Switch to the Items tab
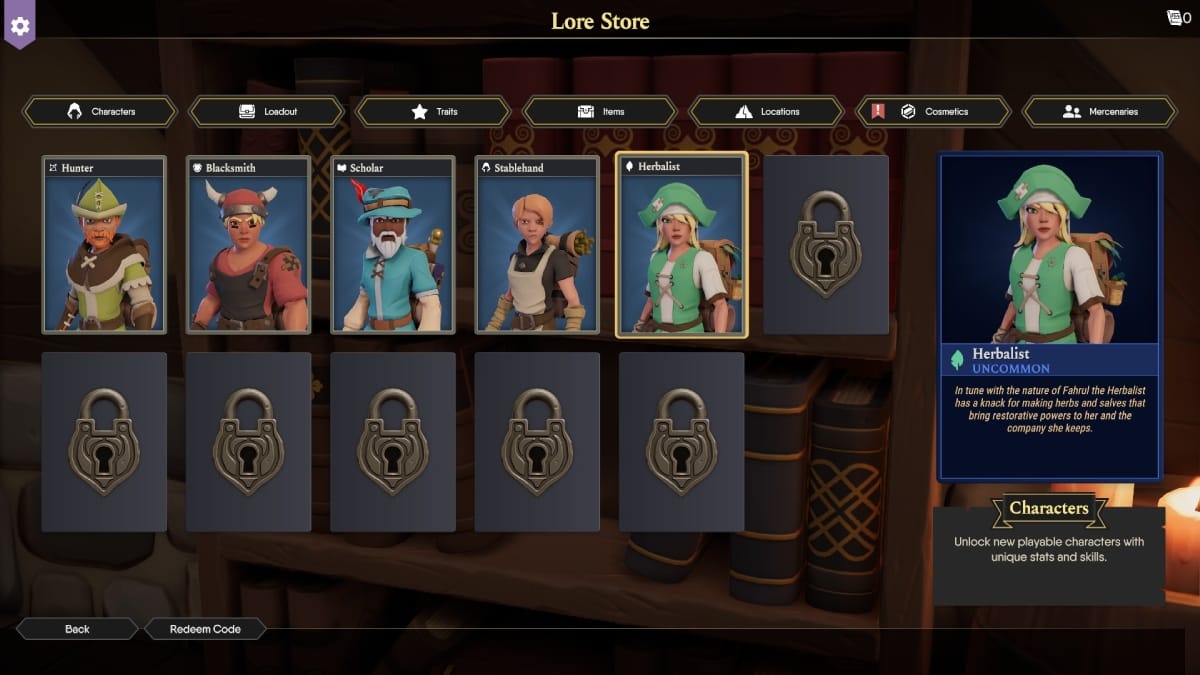Screen dimensions: 1200x675 (600, 112)
